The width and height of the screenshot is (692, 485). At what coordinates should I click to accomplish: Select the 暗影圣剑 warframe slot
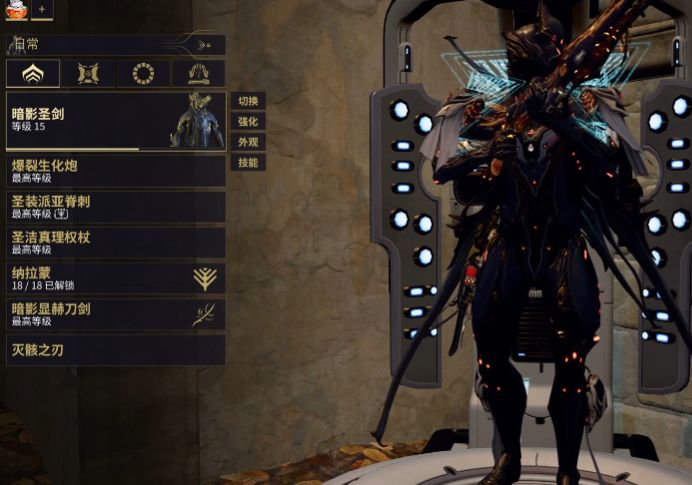point(115,121)
